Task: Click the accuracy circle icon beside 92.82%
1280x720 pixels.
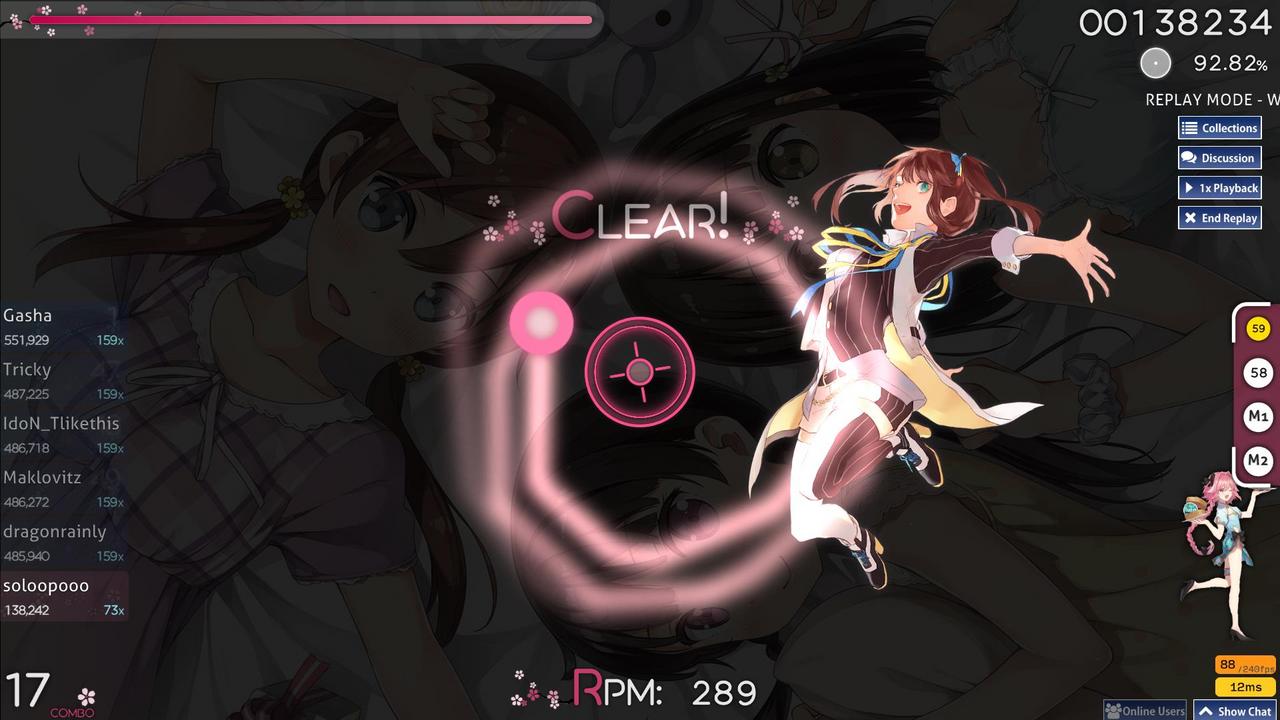Action: pyautogui.click(x=1156, y=63)
